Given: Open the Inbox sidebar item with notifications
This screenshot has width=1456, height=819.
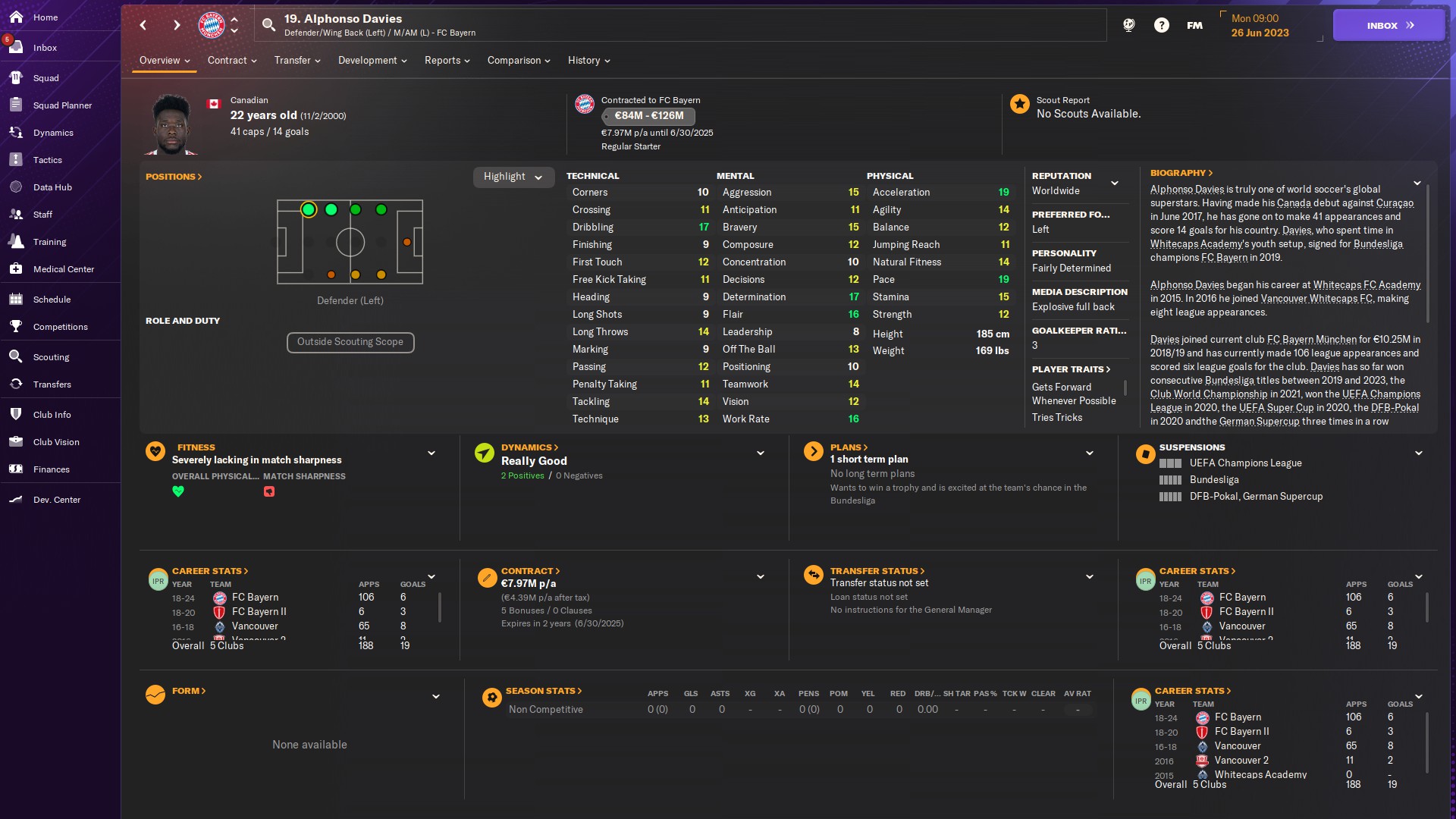Looking at the screenshot, I should click(x=45, y=48).
